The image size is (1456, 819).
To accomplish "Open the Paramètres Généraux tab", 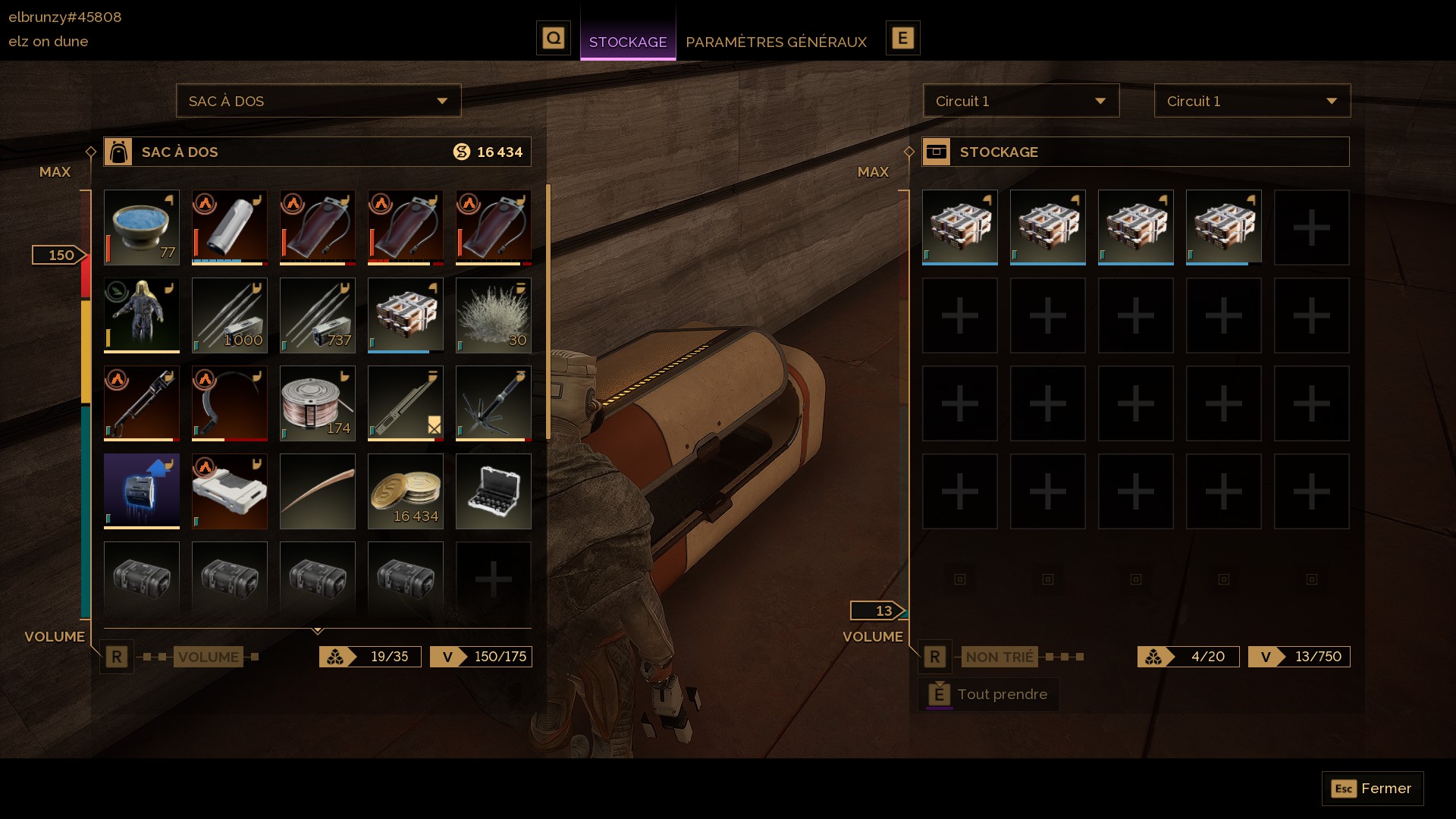I will coord(776,42).
